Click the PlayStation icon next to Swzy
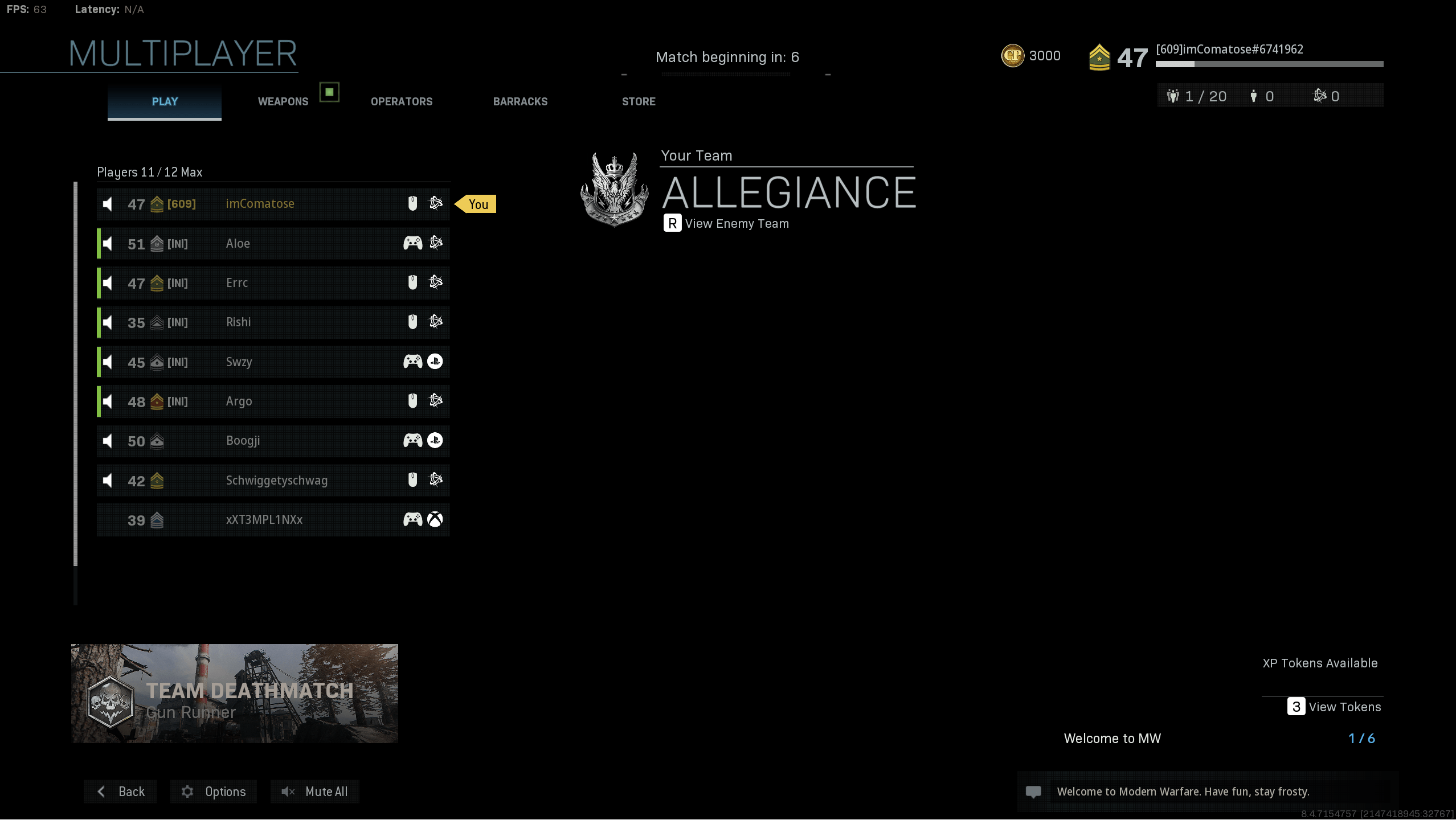 [436, 362]
